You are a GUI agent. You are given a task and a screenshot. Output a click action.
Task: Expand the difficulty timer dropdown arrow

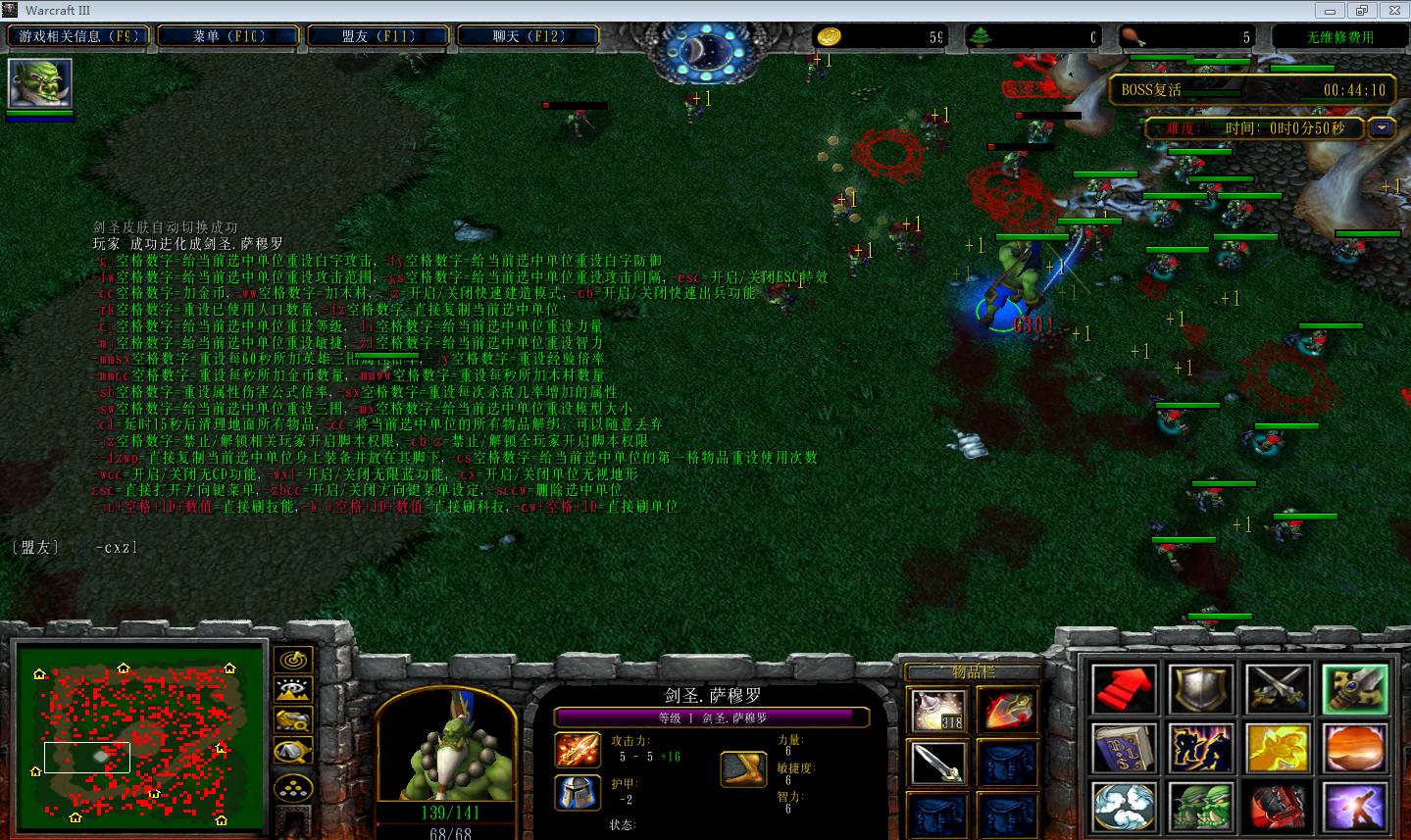click(x=1383, y=127)
